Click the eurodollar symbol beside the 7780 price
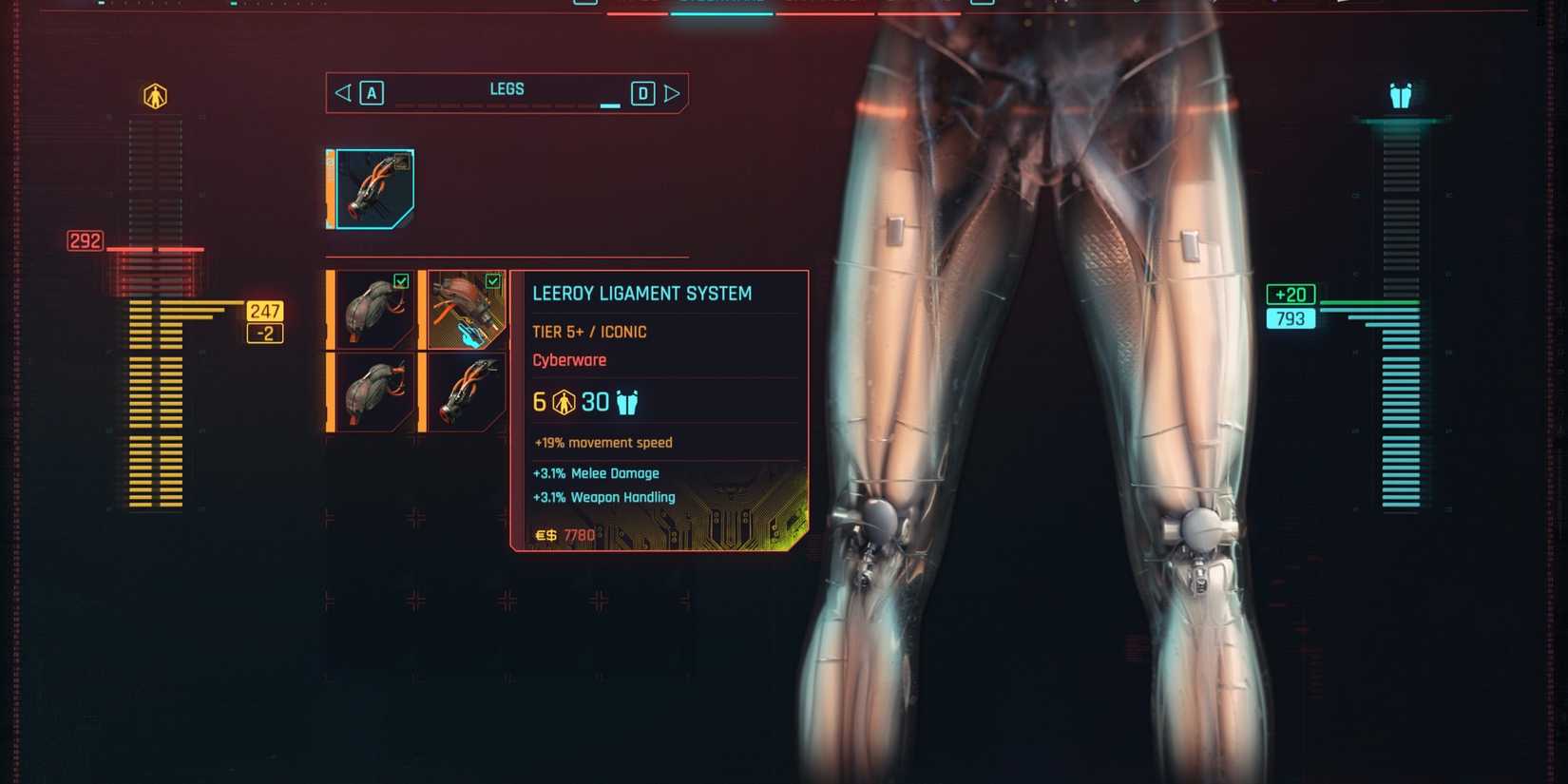Screen dimensions: 1568x784 click(544, 534)
